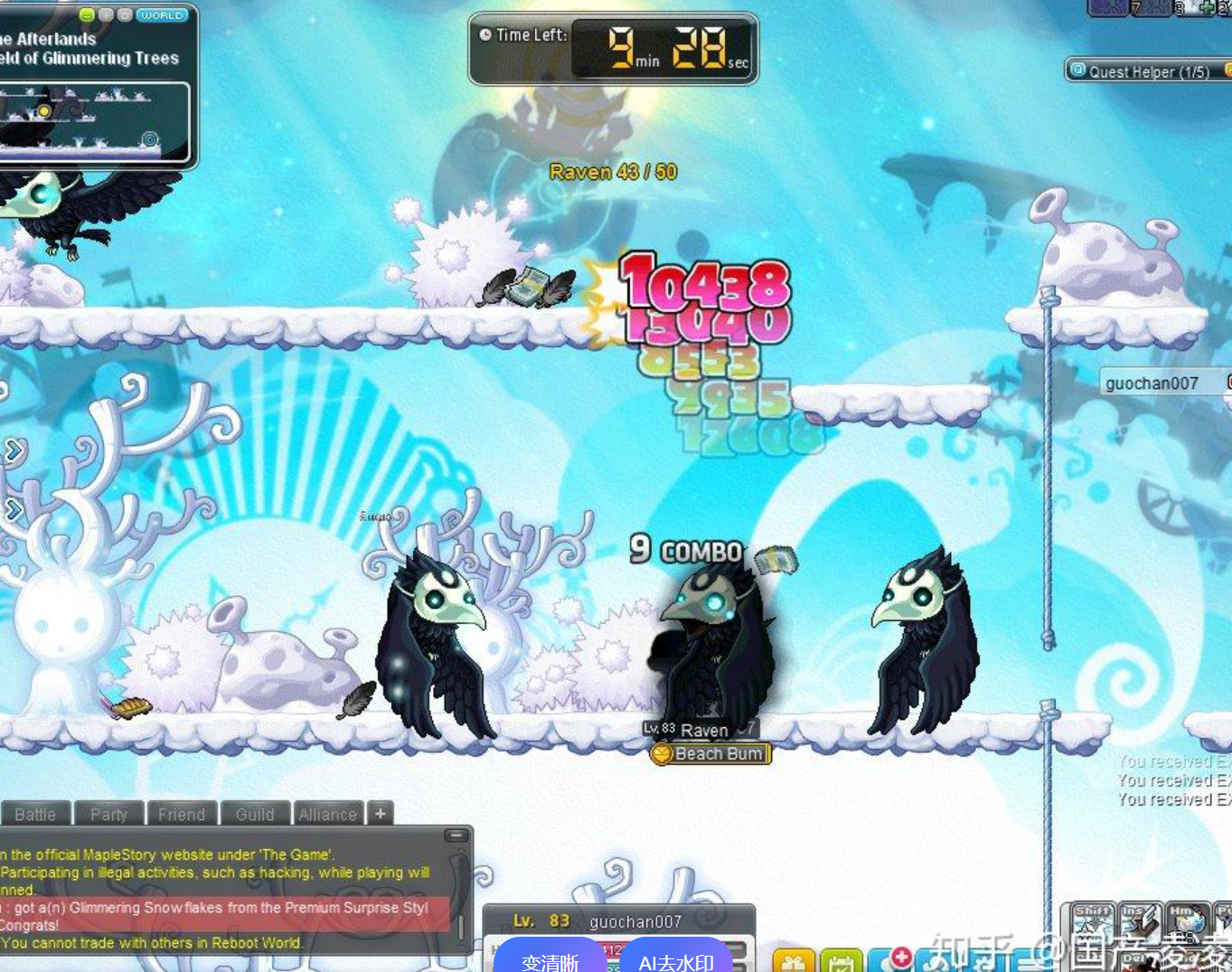Switch to the Alliance chat tab

click(327, 814)
